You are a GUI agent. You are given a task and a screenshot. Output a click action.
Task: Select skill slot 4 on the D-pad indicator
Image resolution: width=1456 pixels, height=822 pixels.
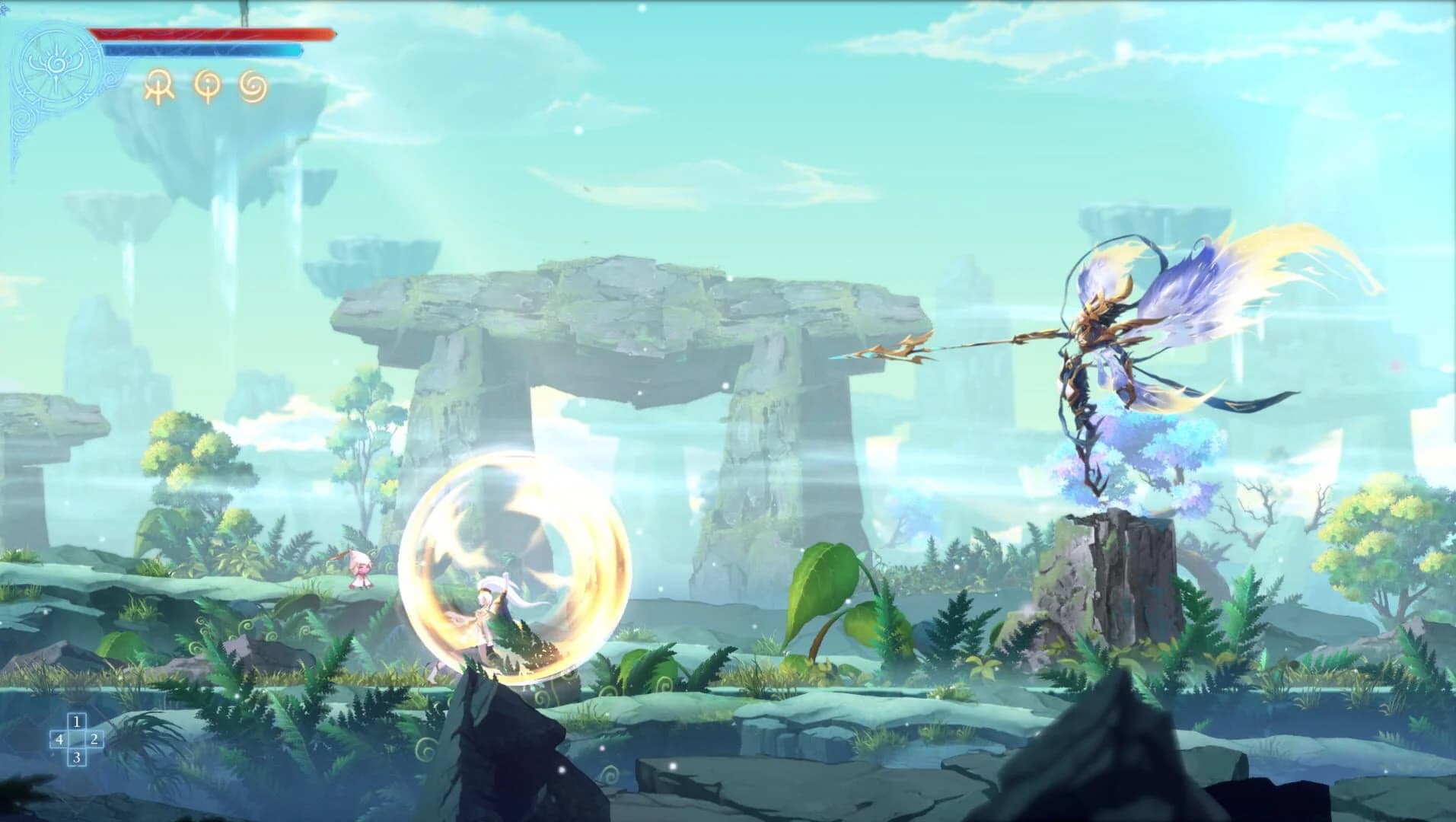pyautogui.click(x=58, y=740)
